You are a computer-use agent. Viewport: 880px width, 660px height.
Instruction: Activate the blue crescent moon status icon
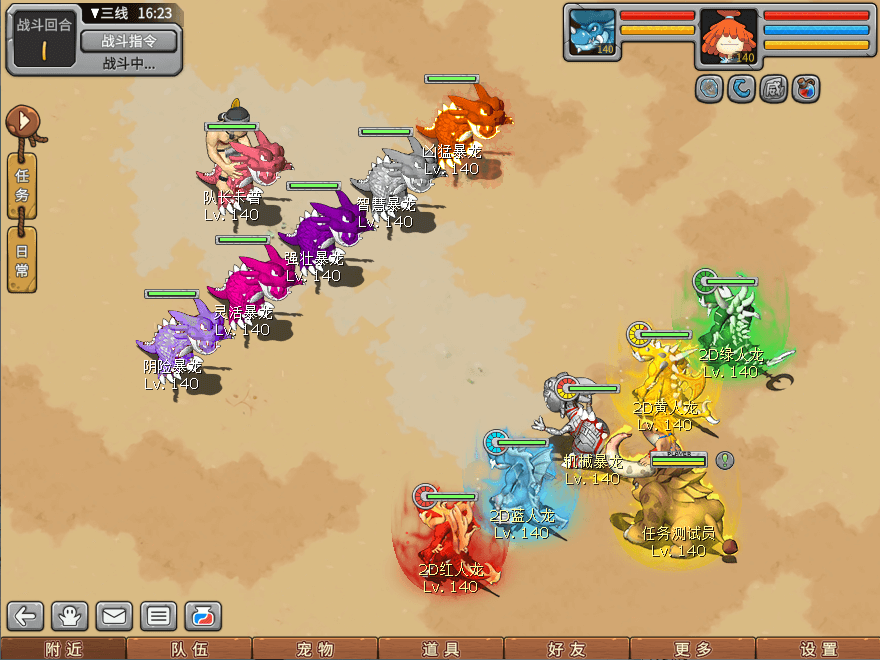(741, 89)
